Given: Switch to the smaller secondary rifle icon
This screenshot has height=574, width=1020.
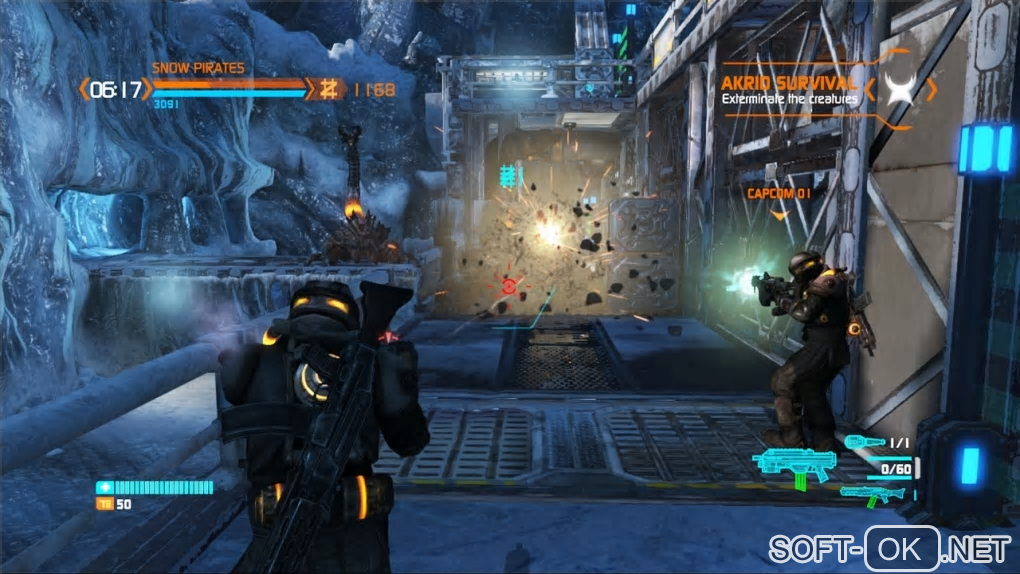Looking at the screenshot, I should coord(872,492).
